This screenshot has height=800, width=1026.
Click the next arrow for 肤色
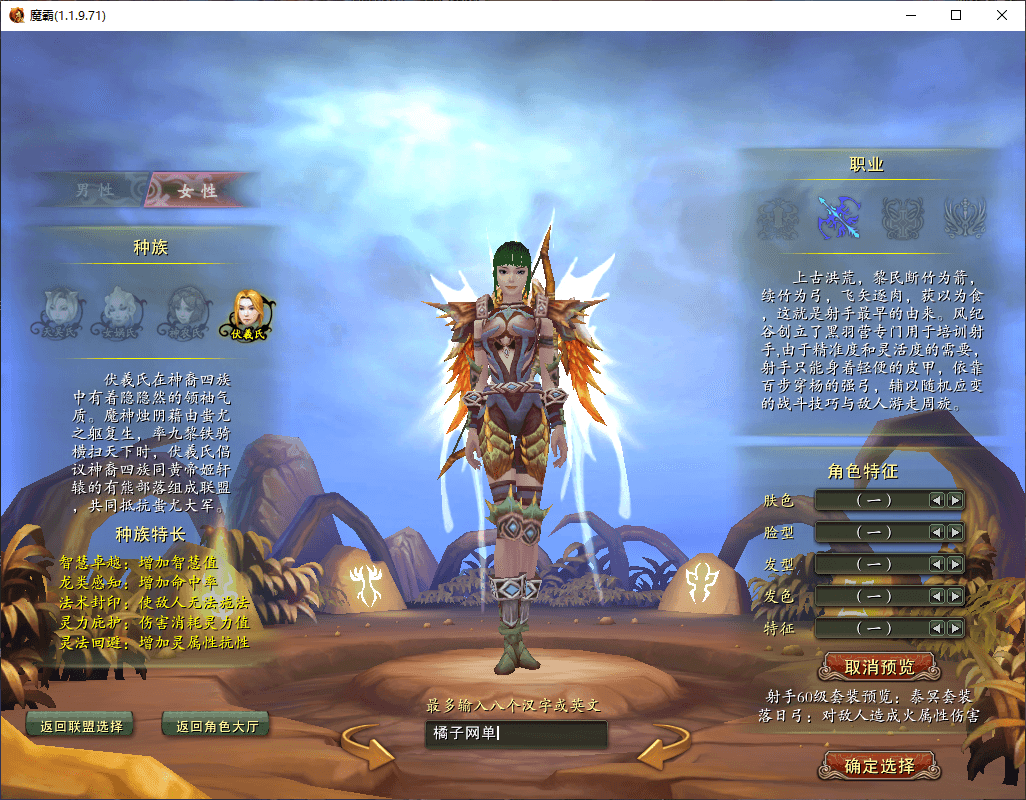click(955, 500)
